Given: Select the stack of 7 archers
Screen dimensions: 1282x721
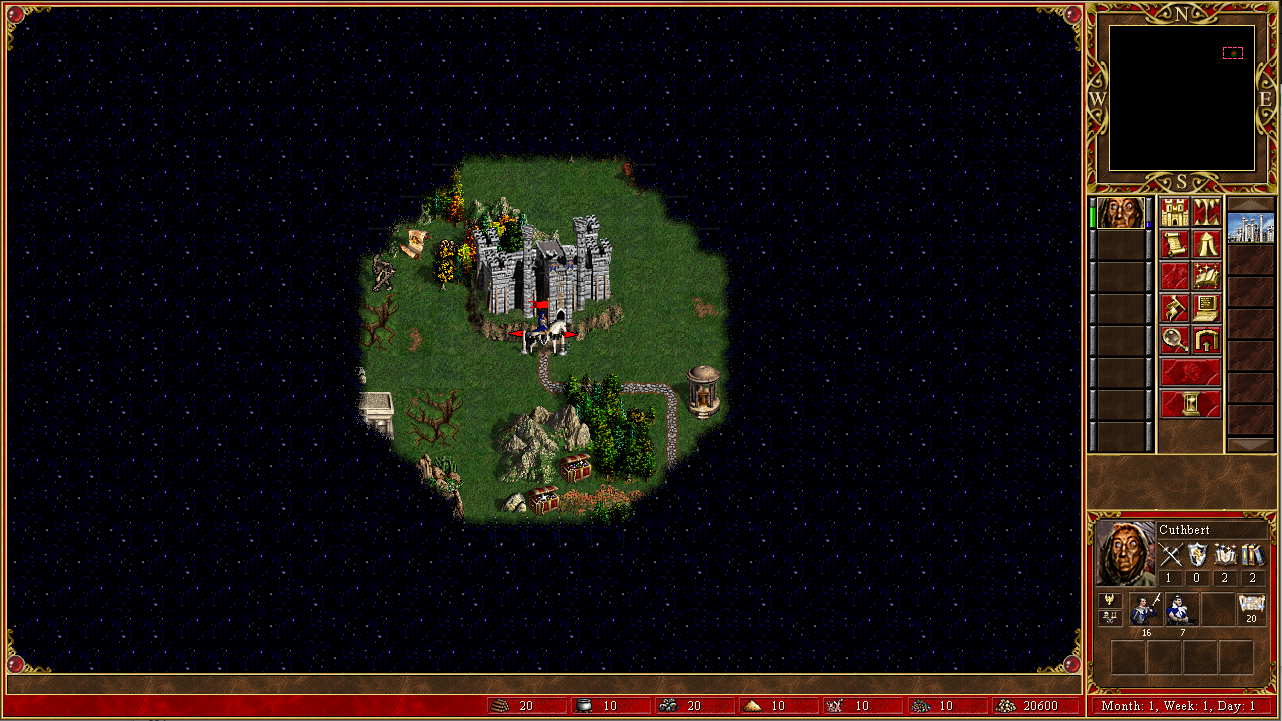Looking at the screenshot, I should 1181,609.
